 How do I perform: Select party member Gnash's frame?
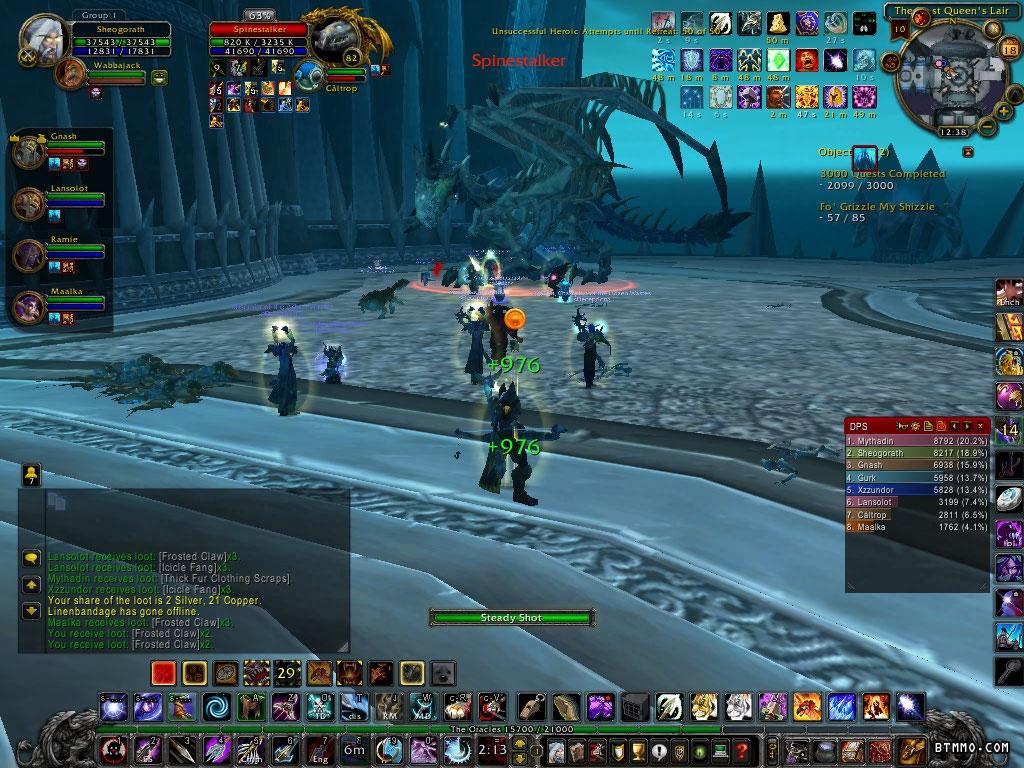pos(60,150)
